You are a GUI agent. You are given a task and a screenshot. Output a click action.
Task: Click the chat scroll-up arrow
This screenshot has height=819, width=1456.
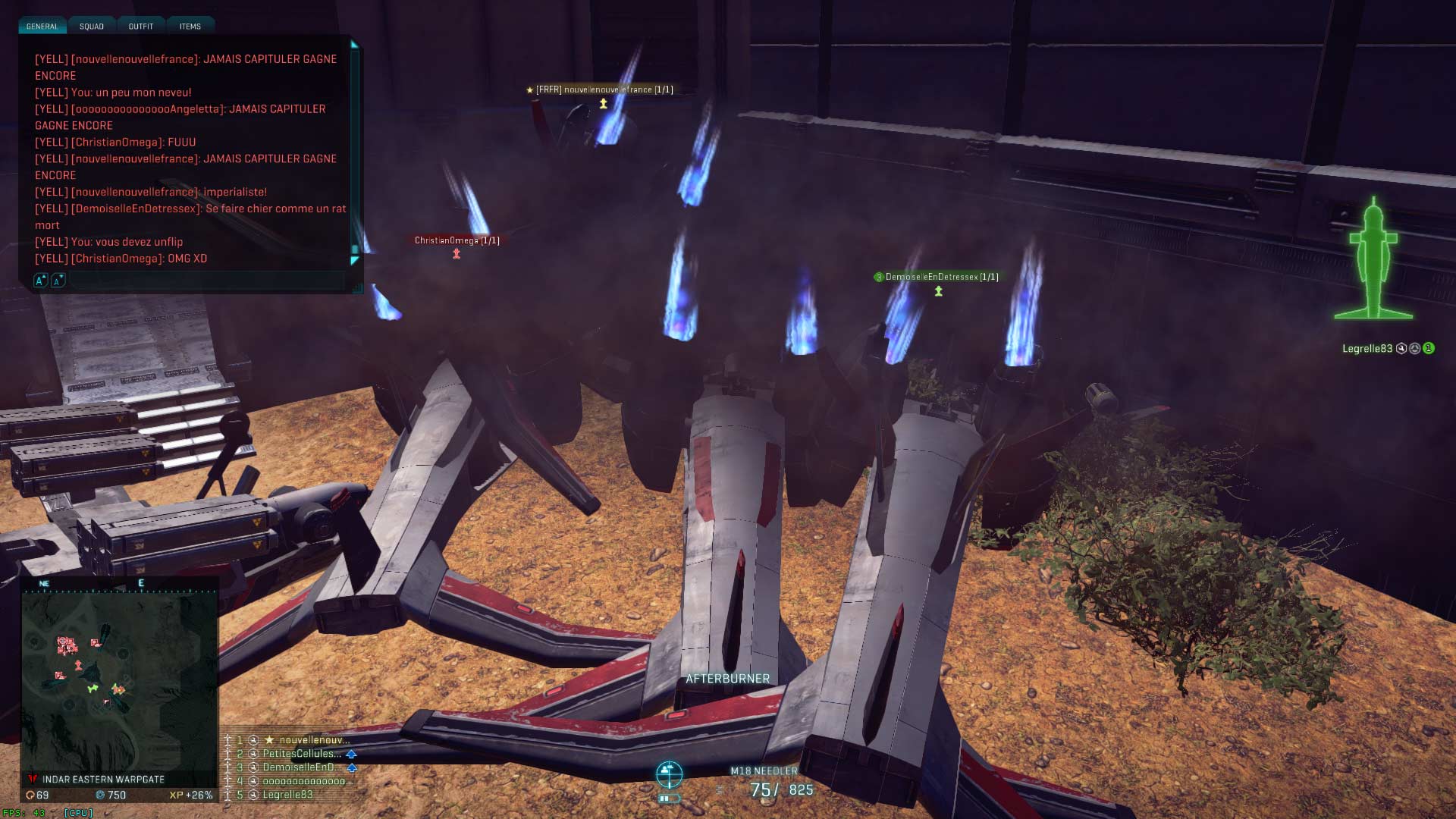pyautogui.click(x=354, y=45)
